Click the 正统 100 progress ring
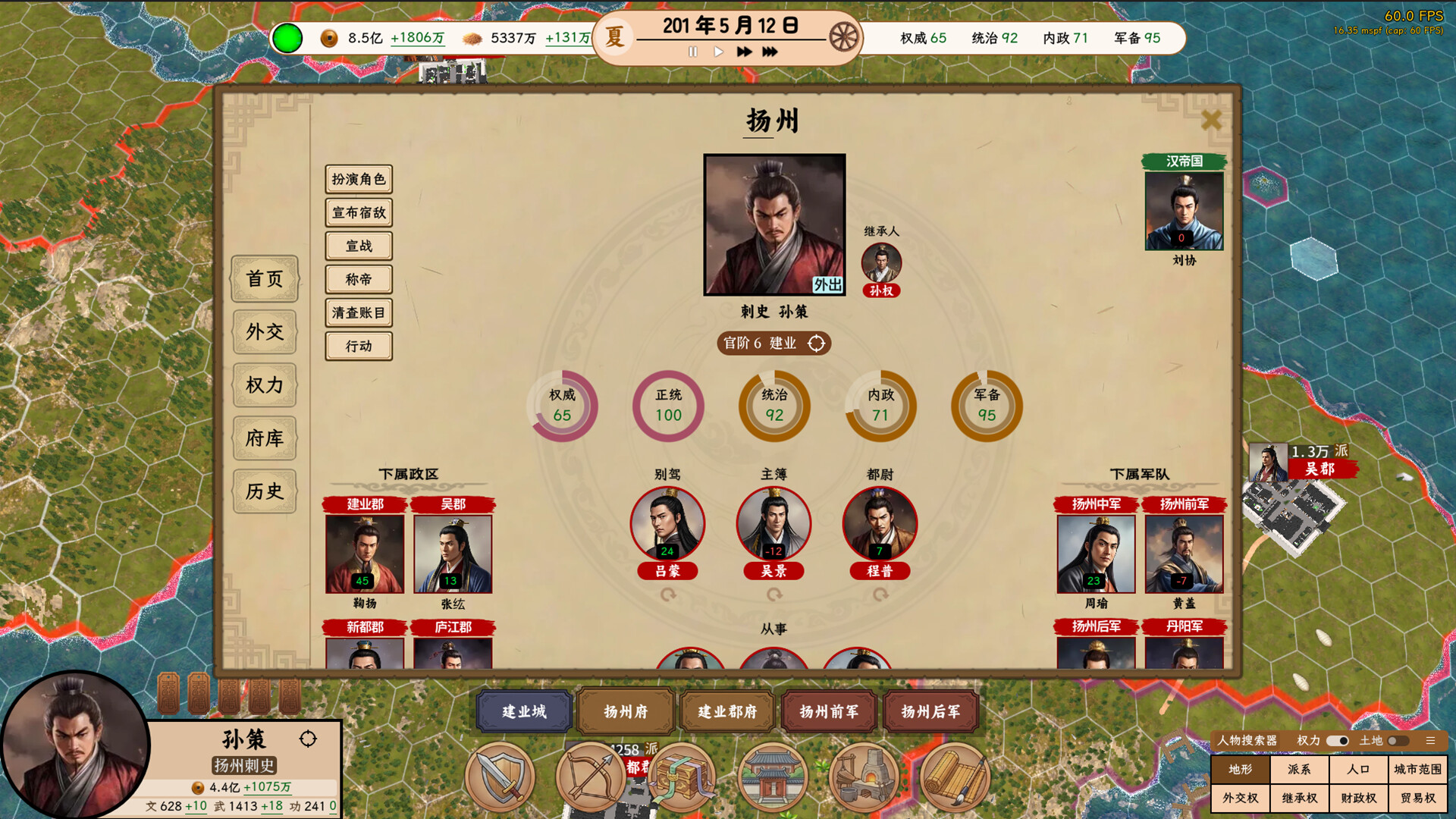 pyautogui.click(x=667, y=406)
